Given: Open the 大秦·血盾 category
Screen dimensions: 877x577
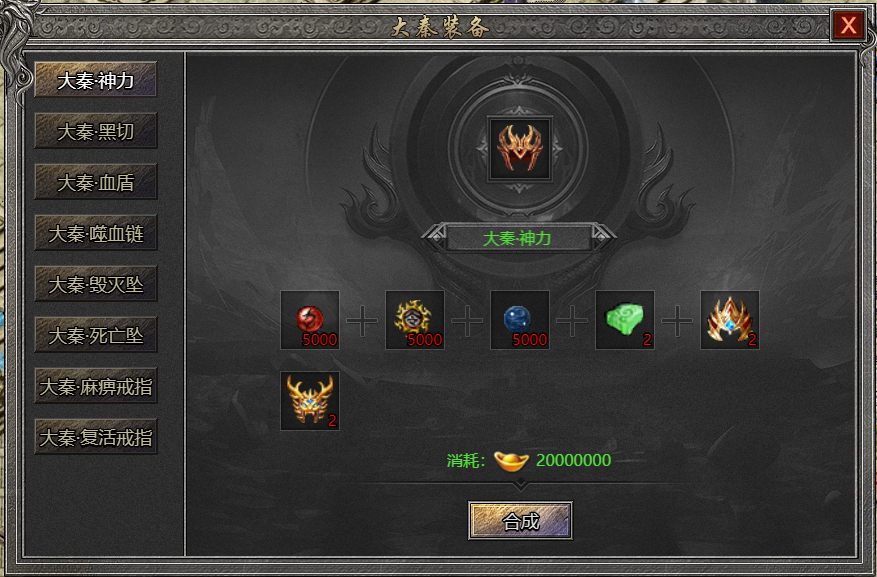Looking at the screenshot, I should coord(96,183).
